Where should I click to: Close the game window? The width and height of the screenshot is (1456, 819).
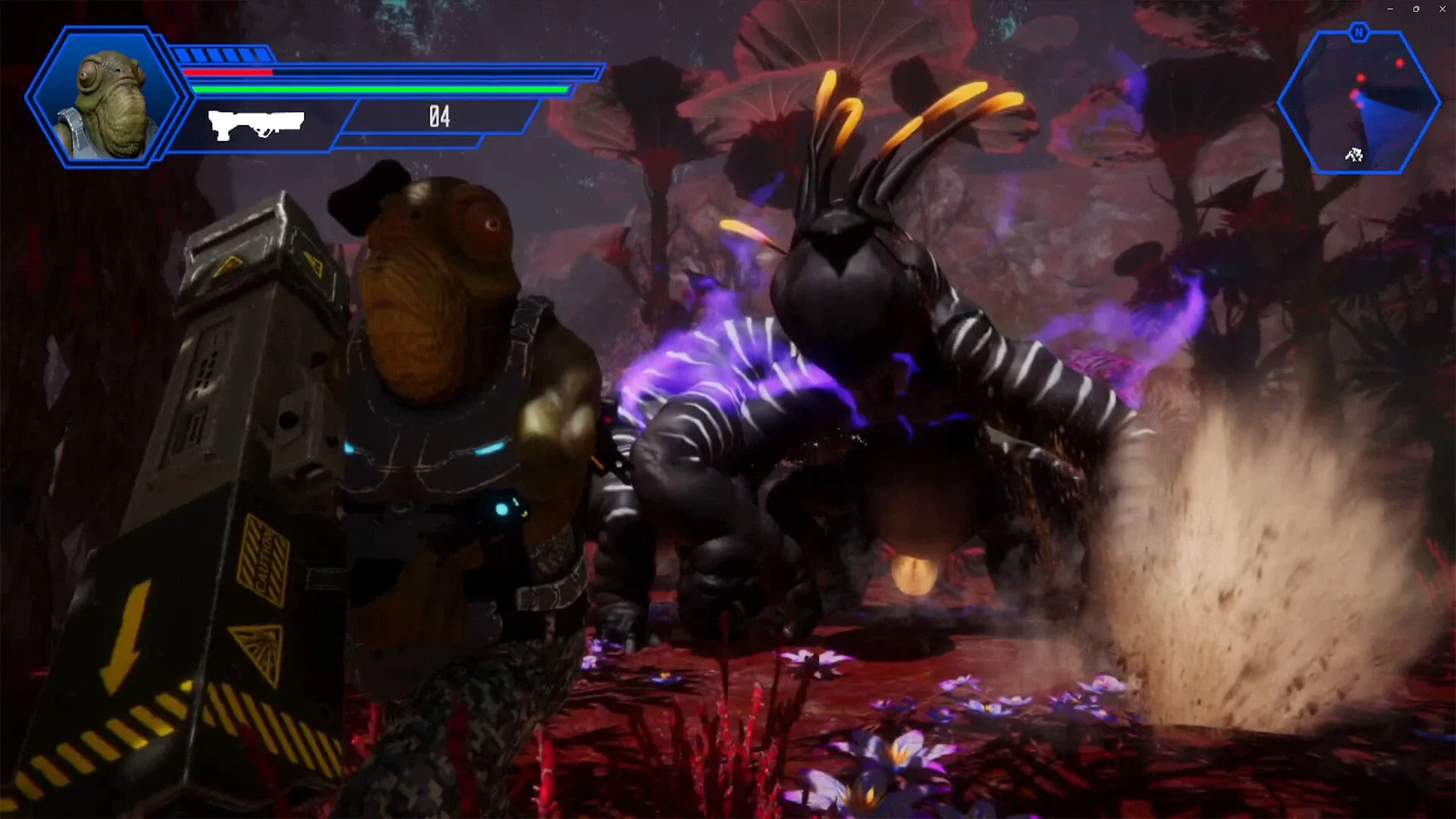point(1442,9)
